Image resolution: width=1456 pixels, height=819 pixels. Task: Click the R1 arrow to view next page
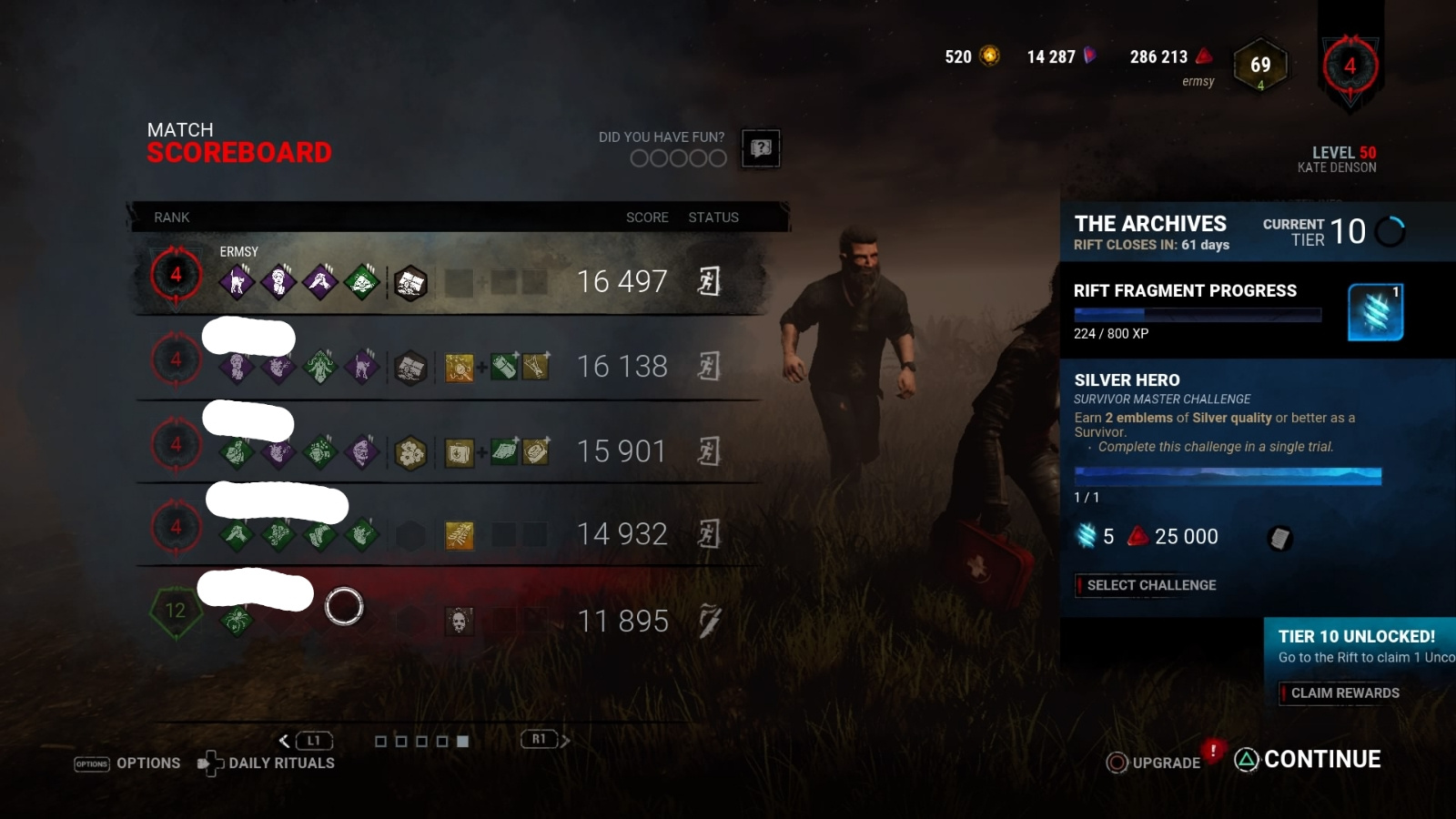[566, 740]
